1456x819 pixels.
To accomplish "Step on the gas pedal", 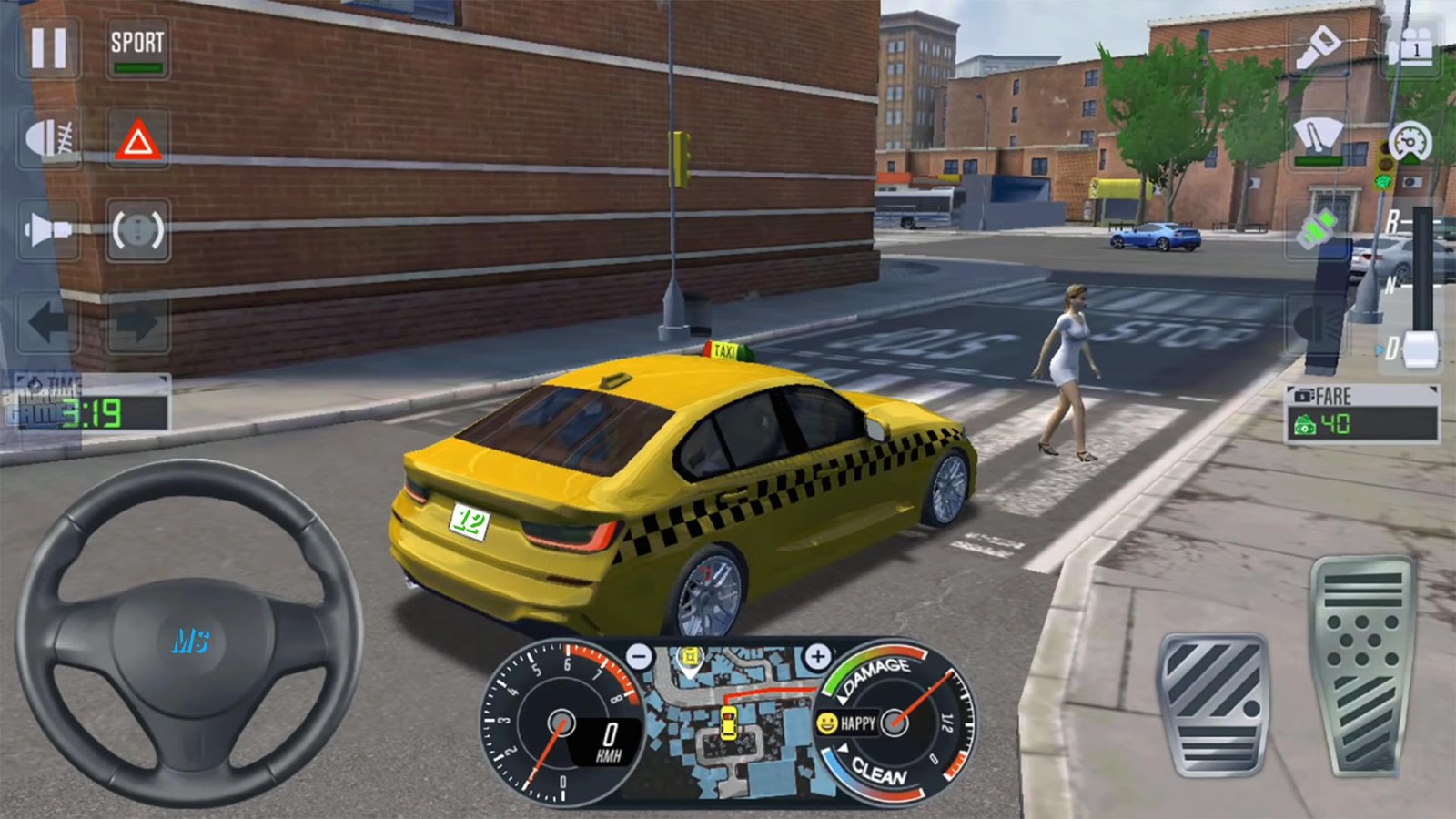I will [1361, 669].
